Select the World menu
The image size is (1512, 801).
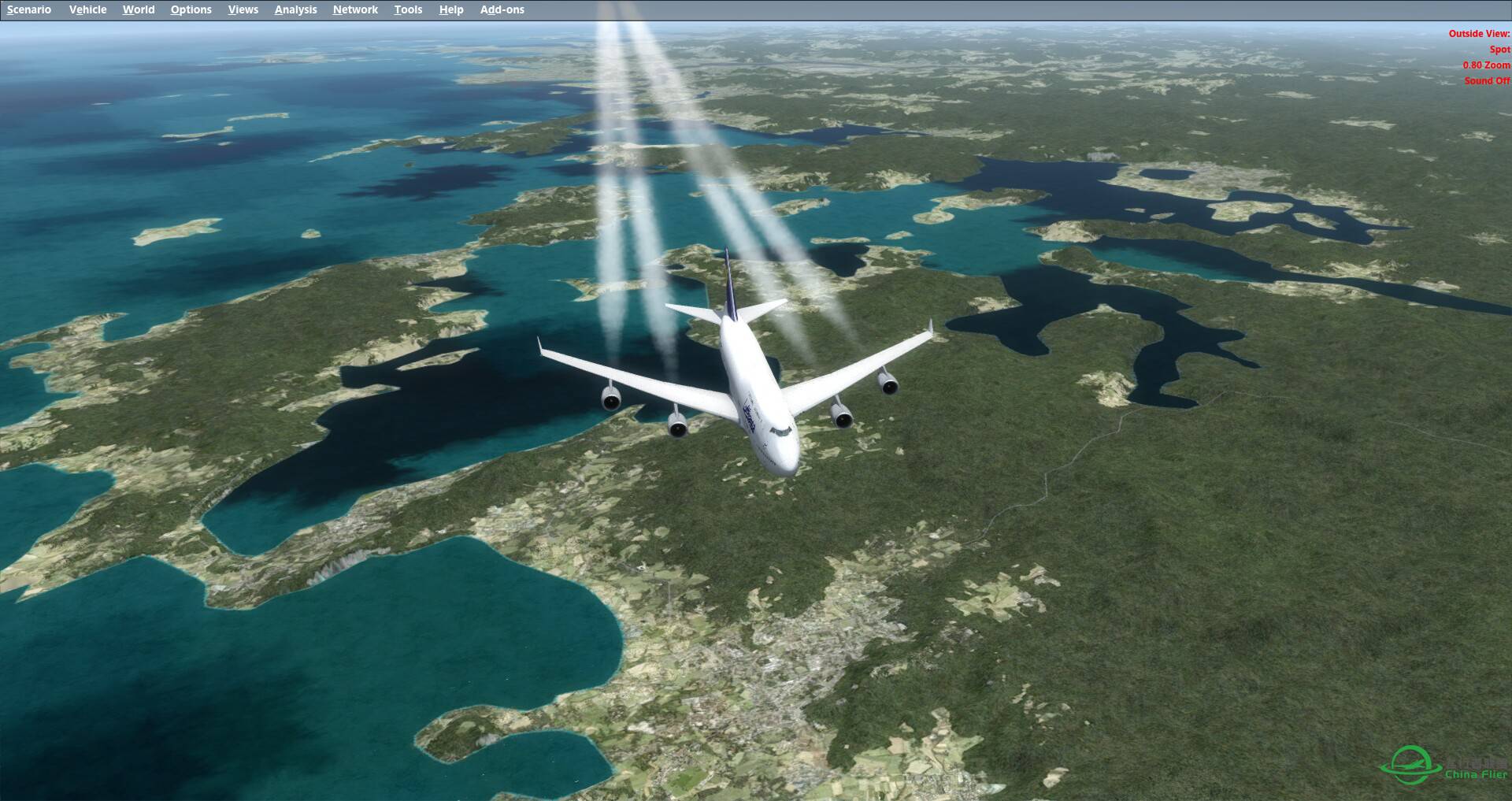[x=139, y=9]
